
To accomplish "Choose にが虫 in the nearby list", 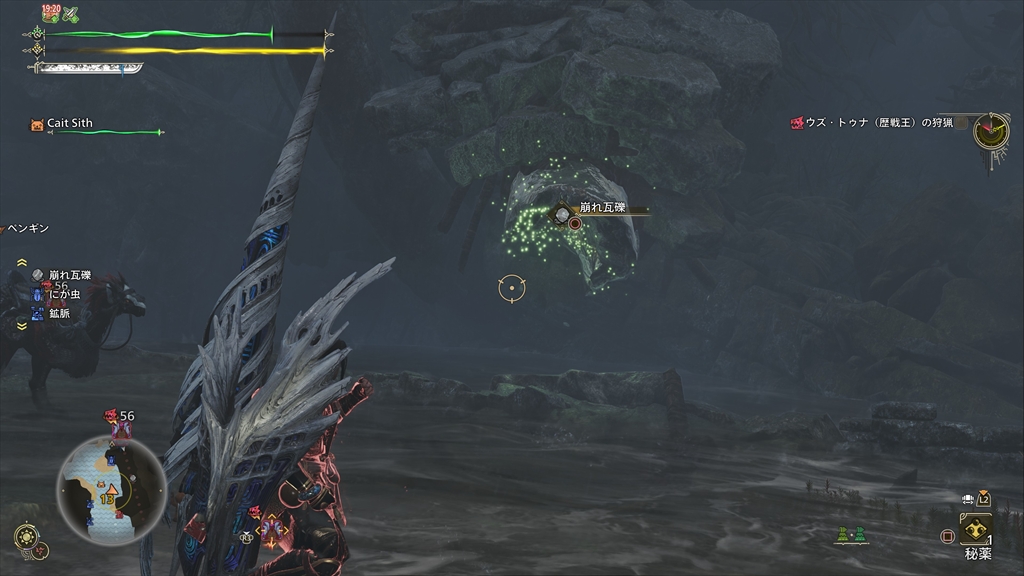I will pyautogui.click(x=61, y=295).
